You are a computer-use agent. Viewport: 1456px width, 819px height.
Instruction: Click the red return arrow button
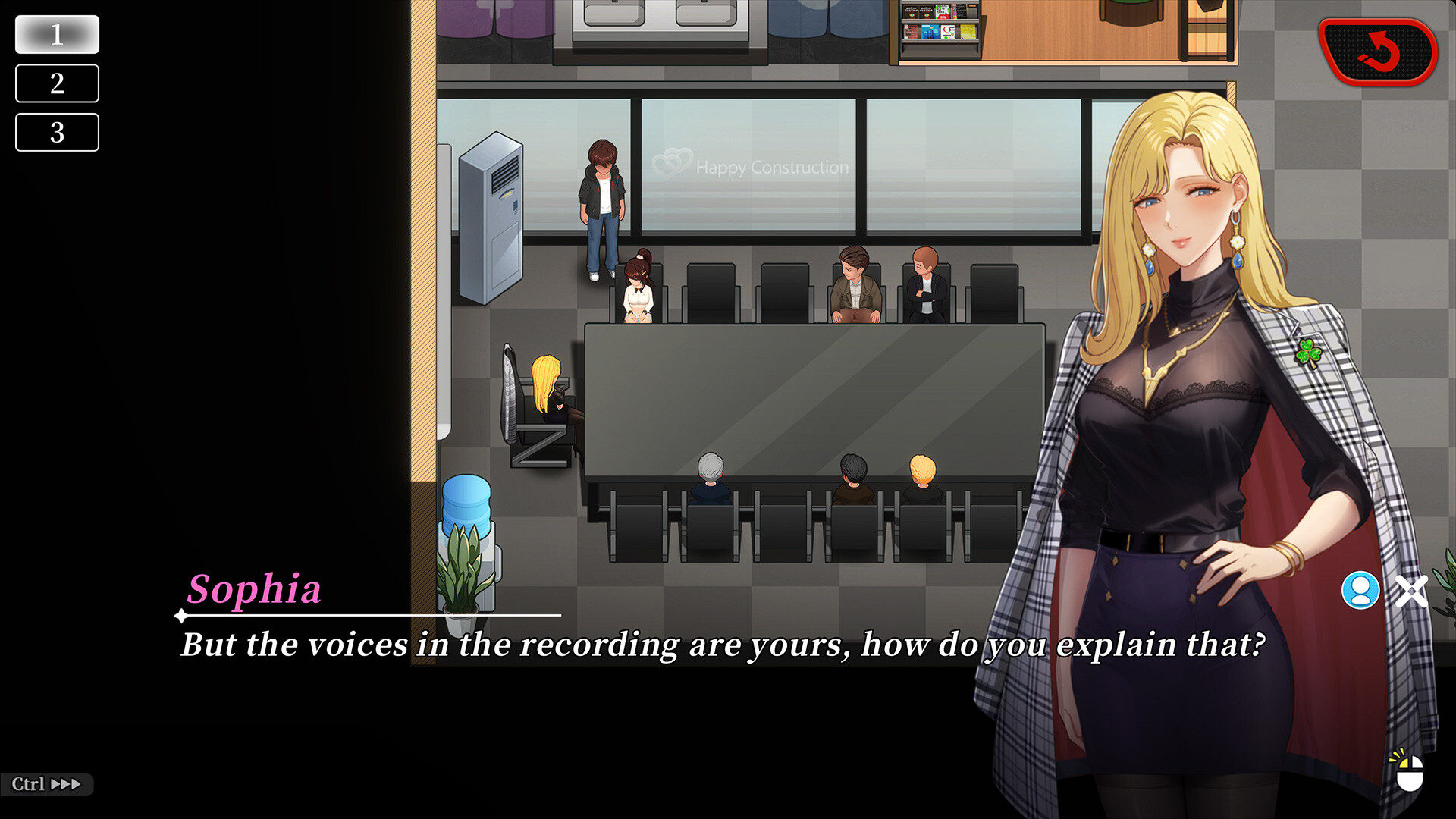(x=1377, y=52)
